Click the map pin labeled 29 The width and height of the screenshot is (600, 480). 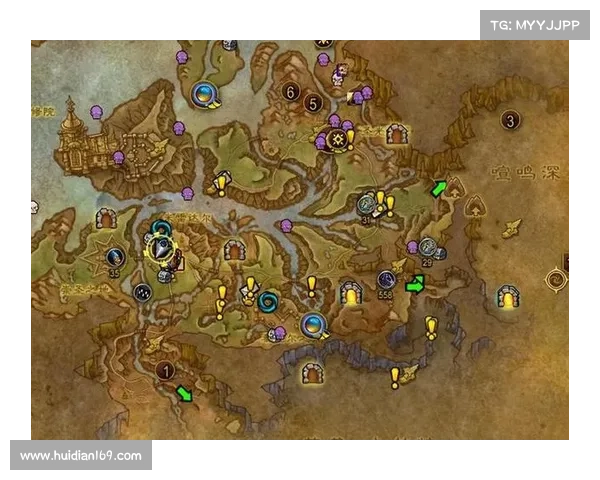pyautogui.click(x=427, y=247)
